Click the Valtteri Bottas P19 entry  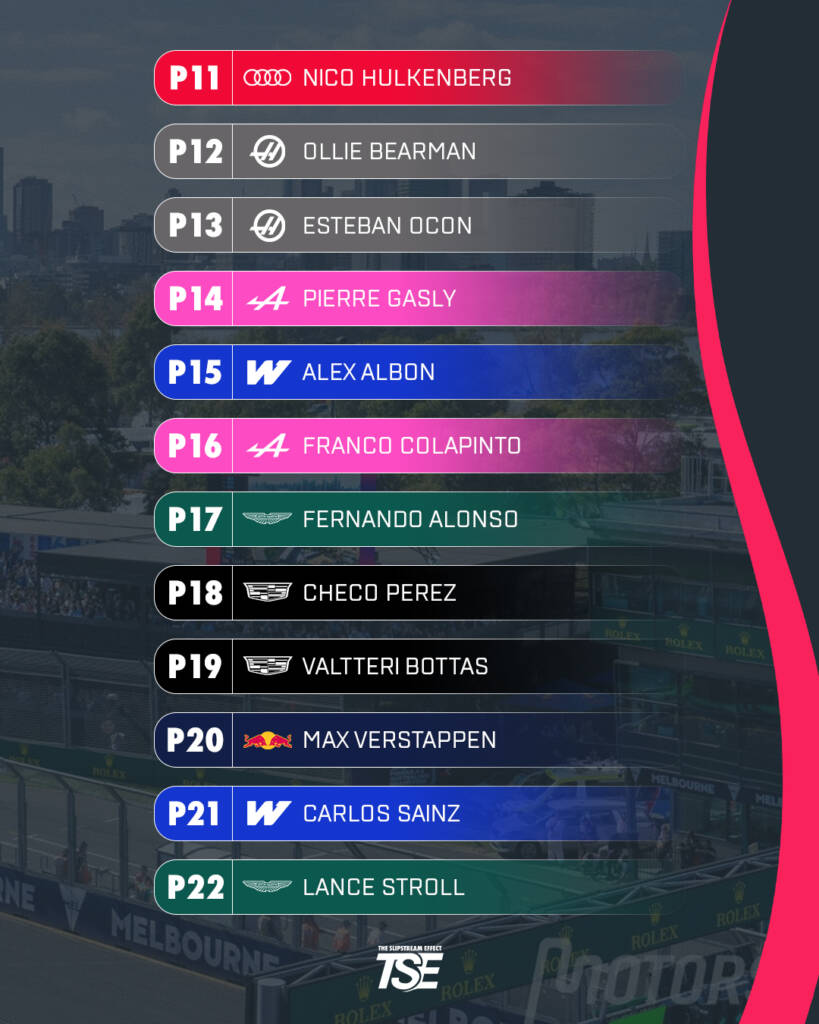pyautogui.click(x=420, y=666)
